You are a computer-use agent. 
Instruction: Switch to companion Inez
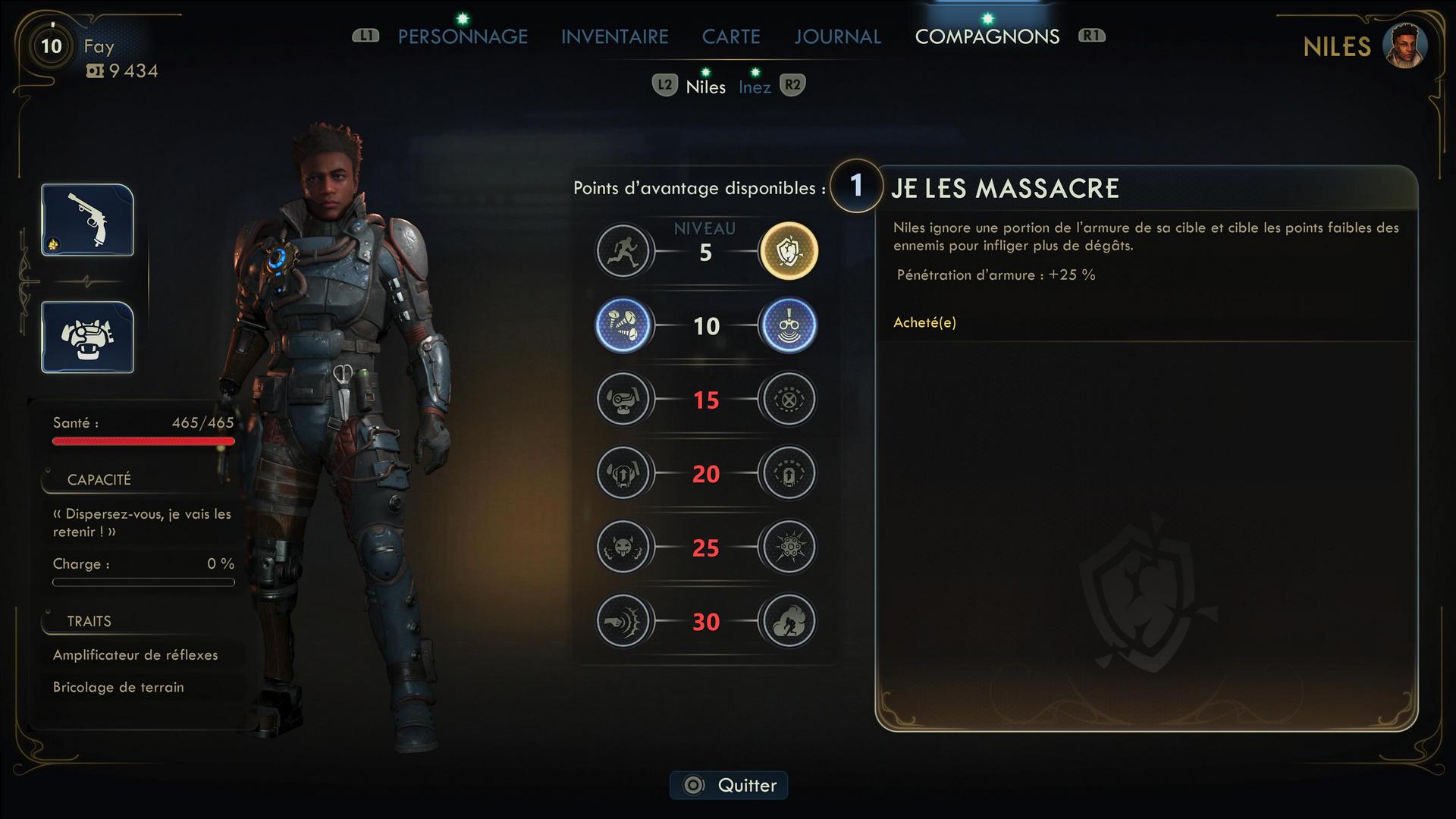[x=755, y=87]
